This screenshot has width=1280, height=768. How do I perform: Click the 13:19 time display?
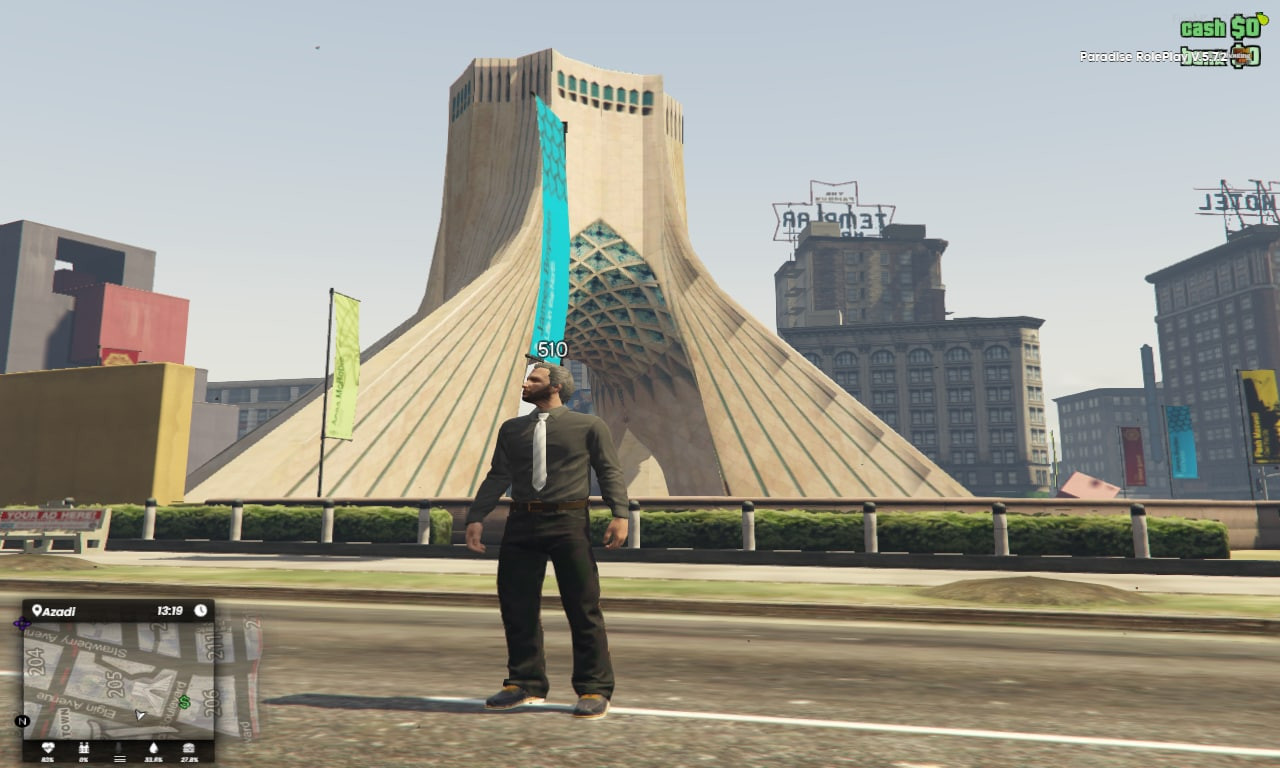tap(169, 609)
